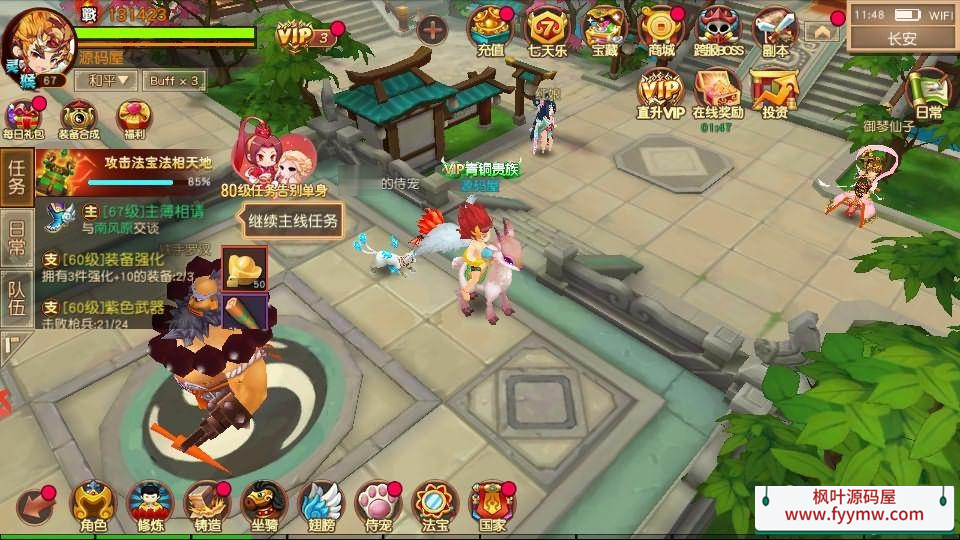Screen dimensions: 960x540
Task: Click 继续主线任务 continue main quest button
Action: (x=293, y=221)
